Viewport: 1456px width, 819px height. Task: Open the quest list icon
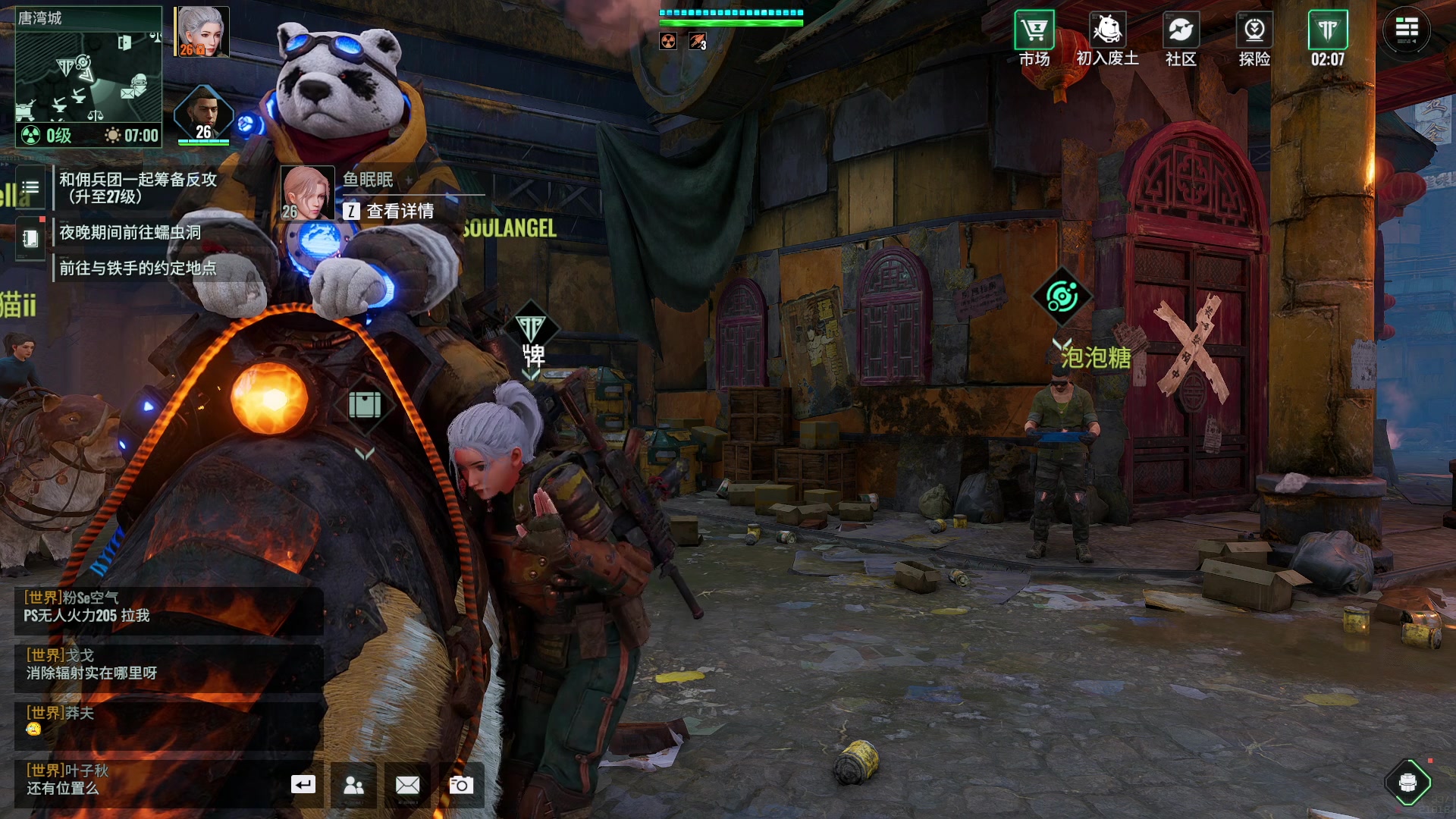coord(30,187)
